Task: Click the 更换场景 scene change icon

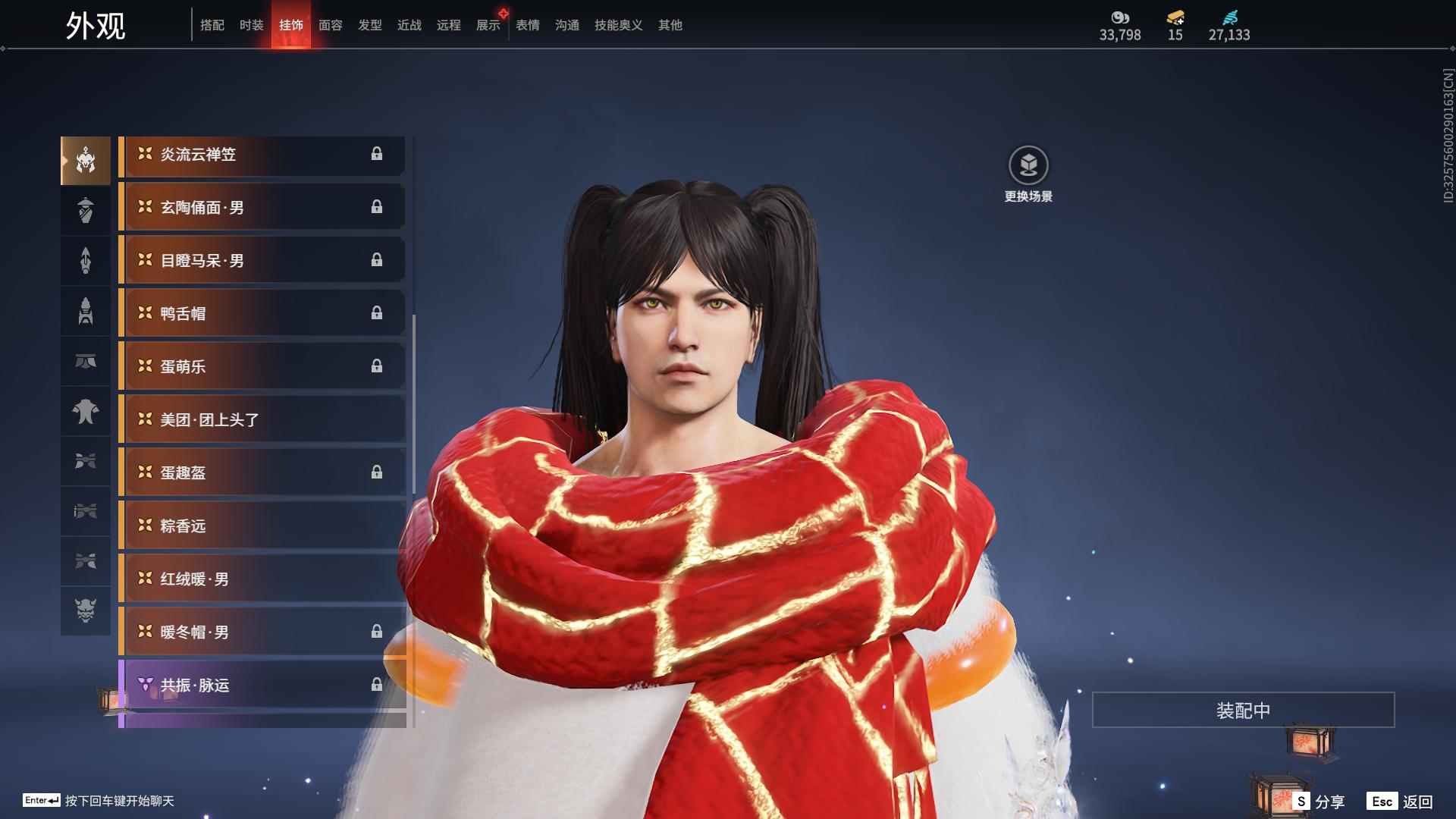Action: [1028, 165]
